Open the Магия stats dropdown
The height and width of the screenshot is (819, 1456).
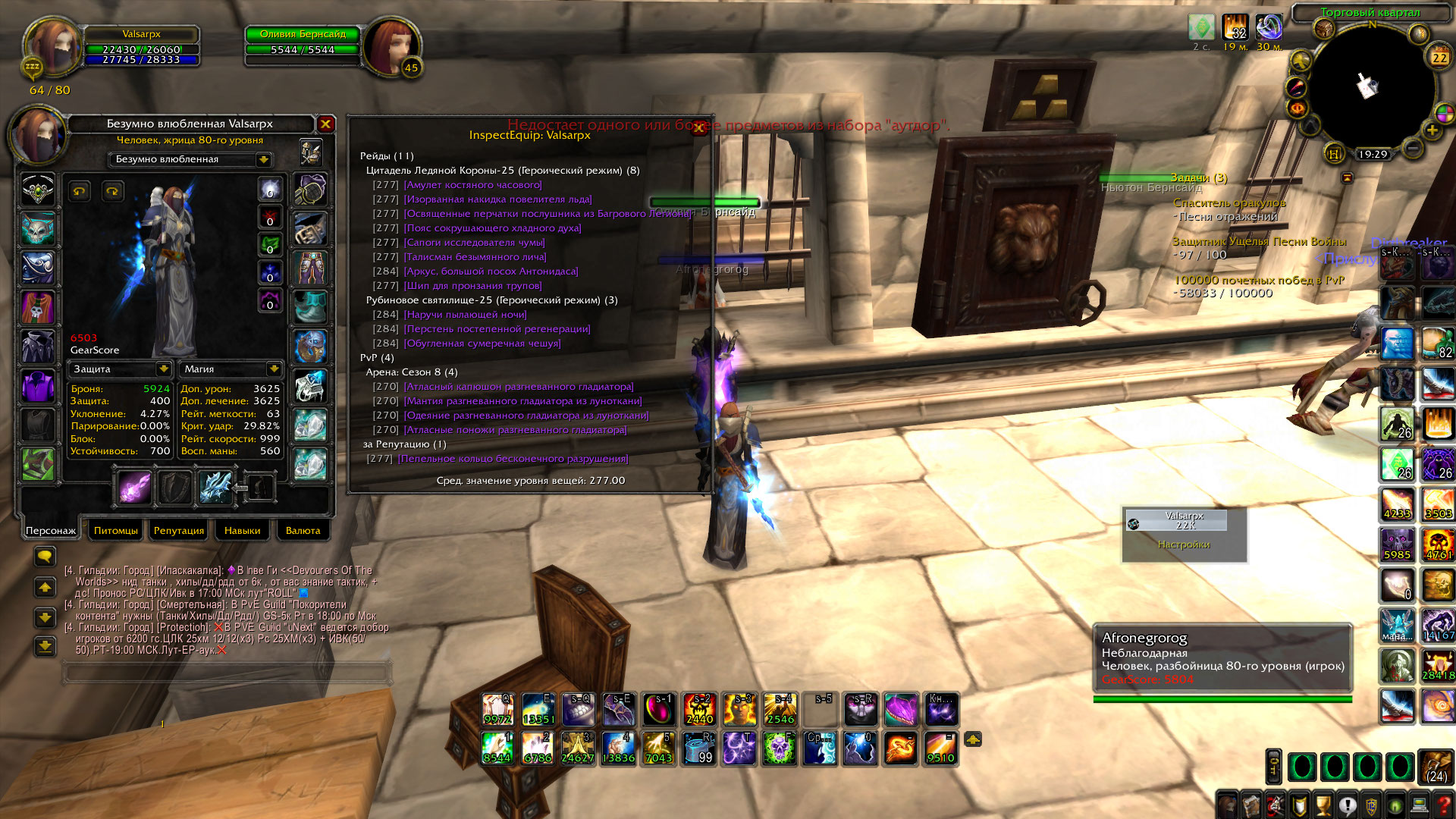[274, 369]
